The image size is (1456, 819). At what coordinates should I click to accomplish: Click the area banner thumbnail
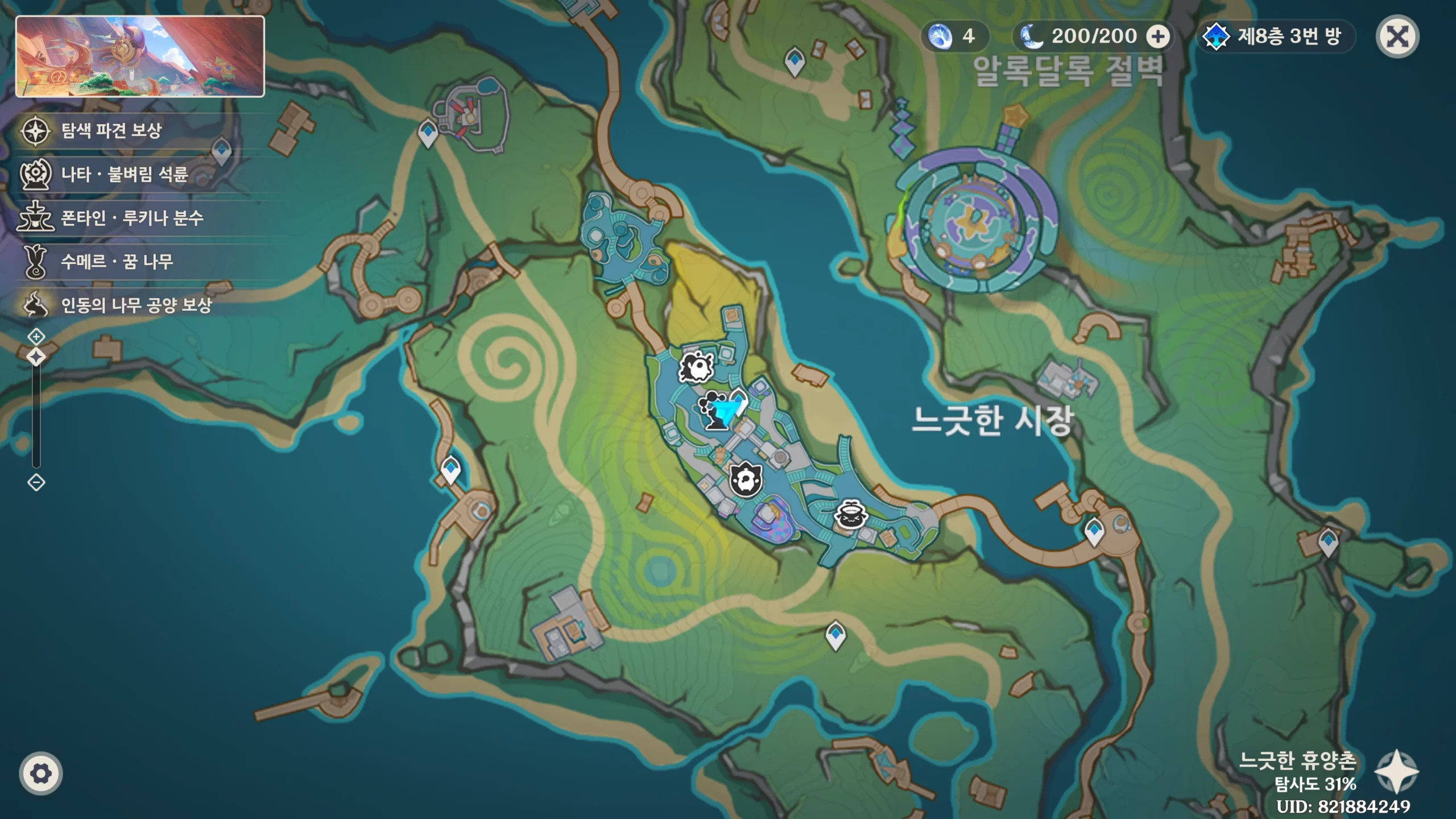coord(140,56)
